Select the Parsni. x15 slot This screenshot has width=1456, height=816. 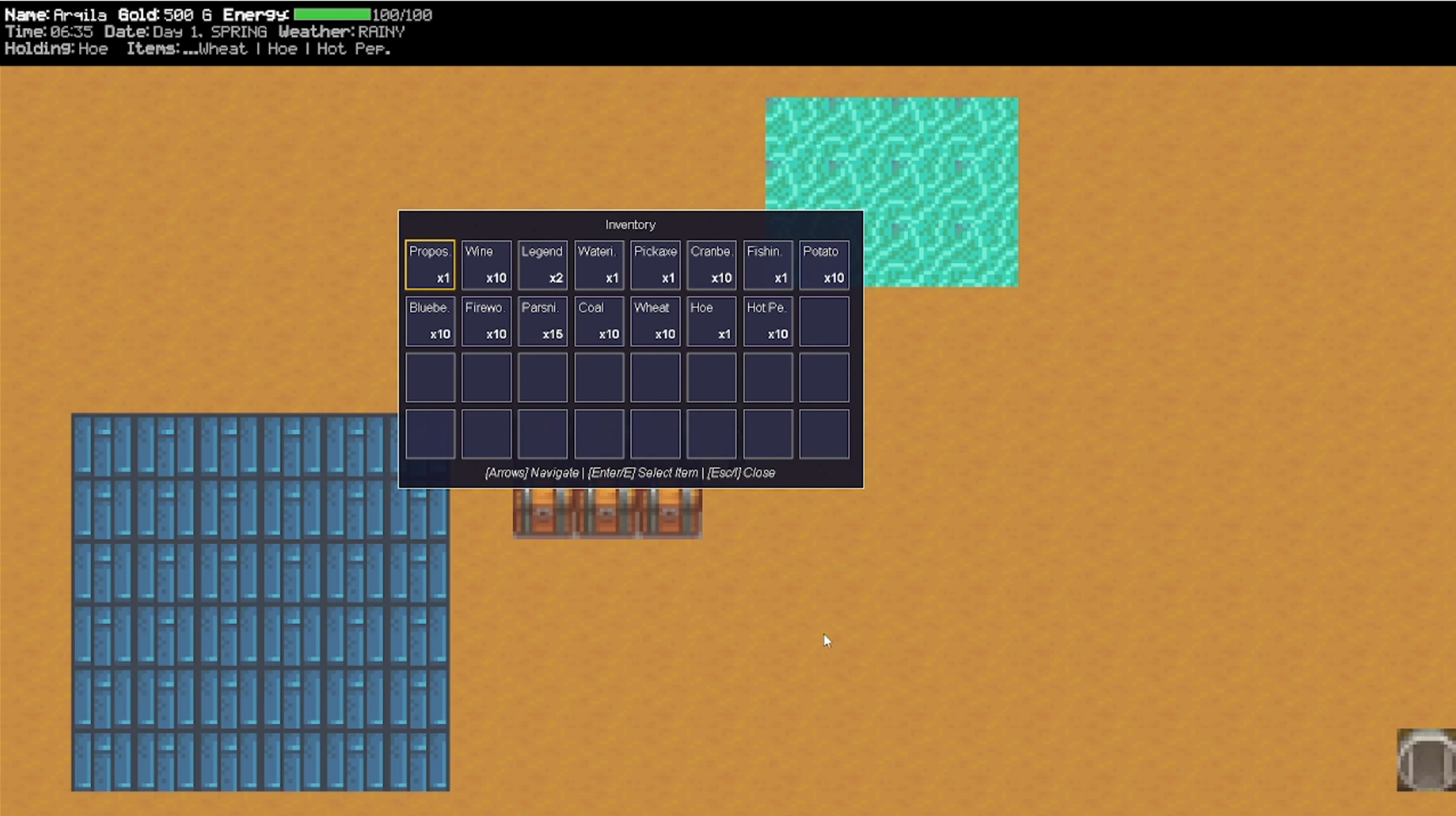[x=542, y=321]
